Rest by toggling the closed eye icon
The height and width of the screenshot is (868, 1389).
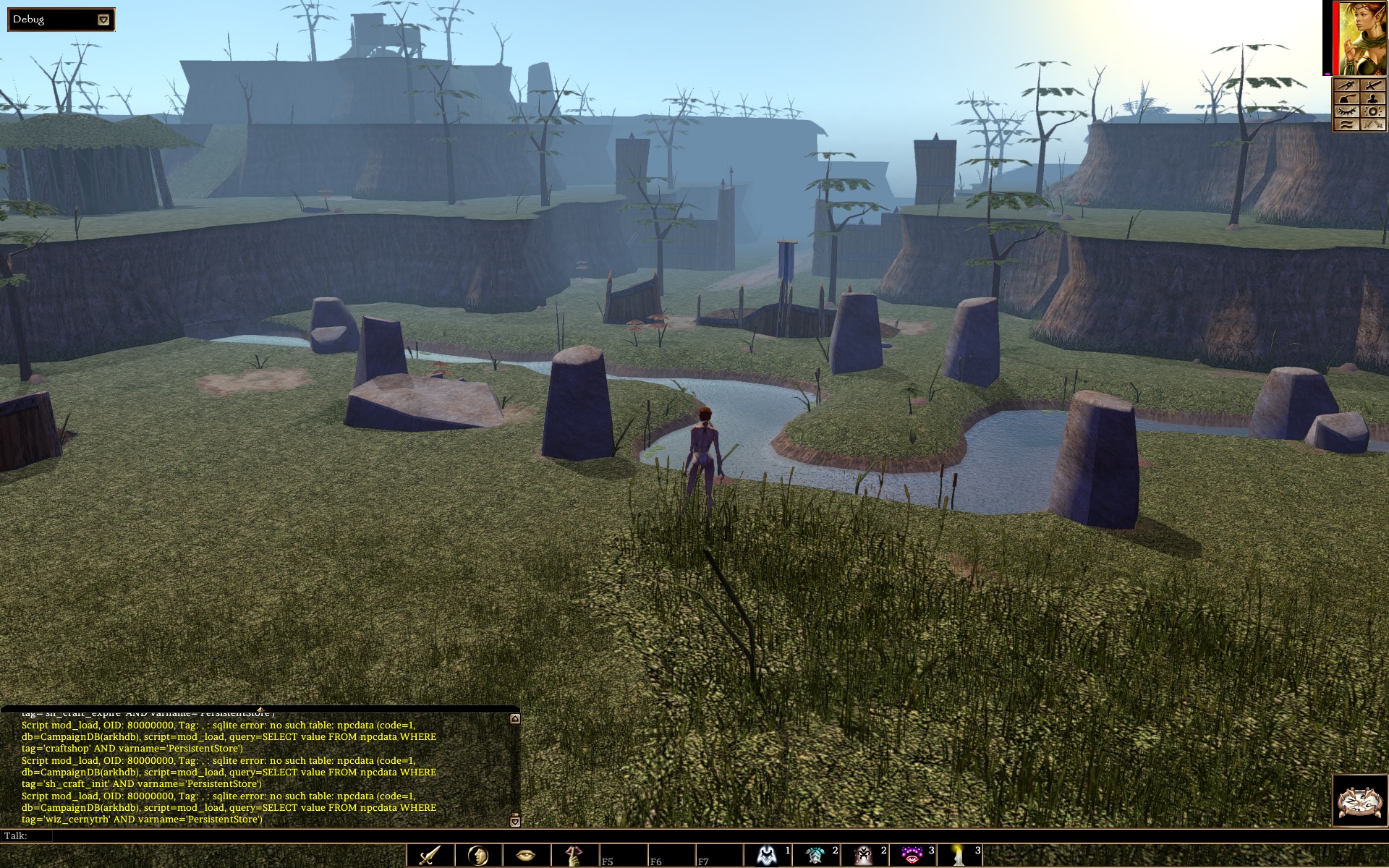click(1346, 111)
